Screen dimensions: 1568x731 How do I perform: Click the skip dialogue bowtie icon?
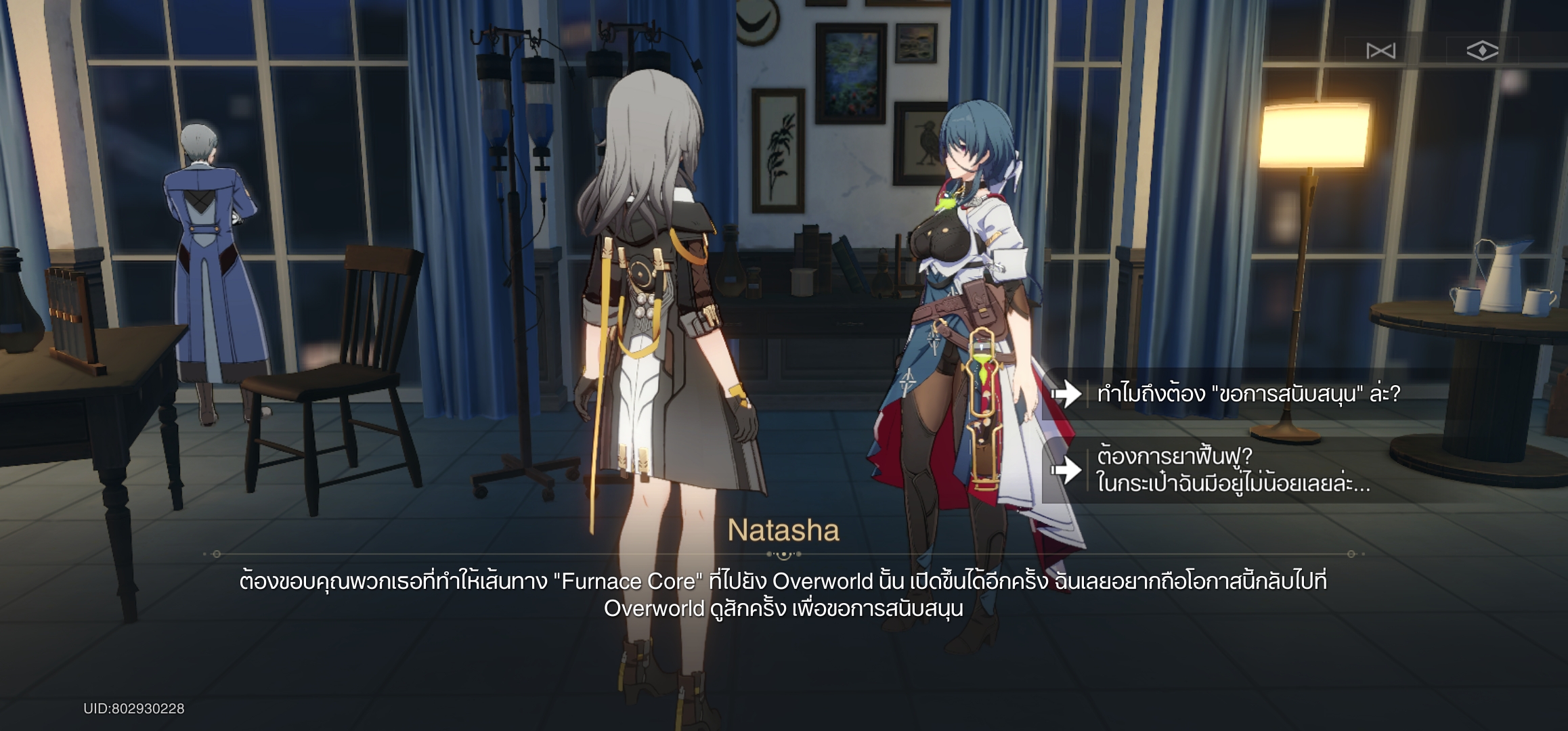click(1380, 51)
